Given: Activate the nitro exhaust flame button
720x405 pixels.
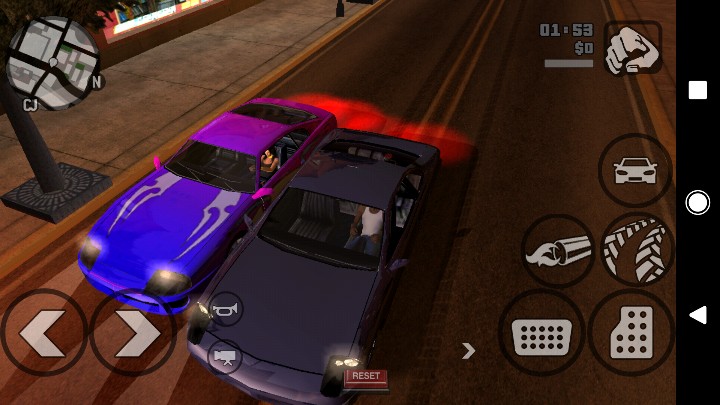Looking at the screenshot, I should point(558,251).
